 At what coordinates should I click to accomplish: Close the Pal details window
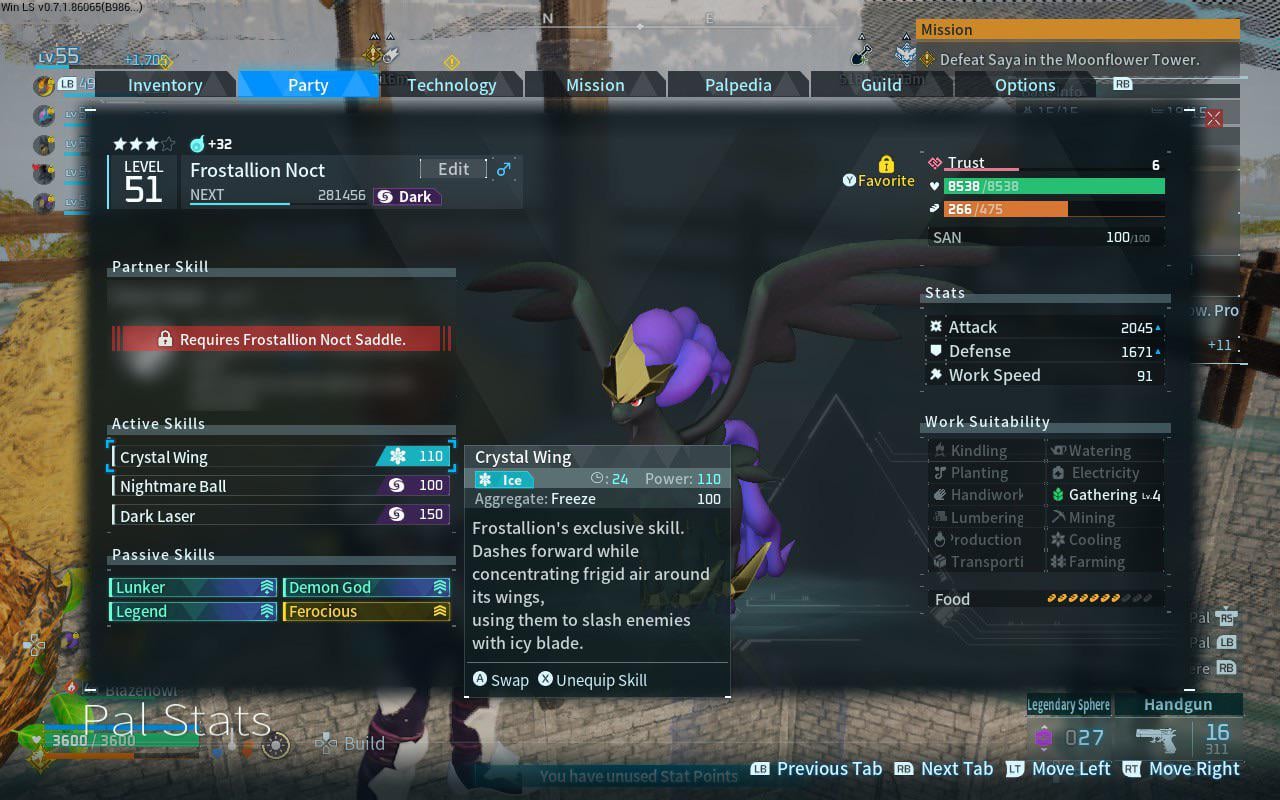pyautogui.click(x=1213, y=119)
